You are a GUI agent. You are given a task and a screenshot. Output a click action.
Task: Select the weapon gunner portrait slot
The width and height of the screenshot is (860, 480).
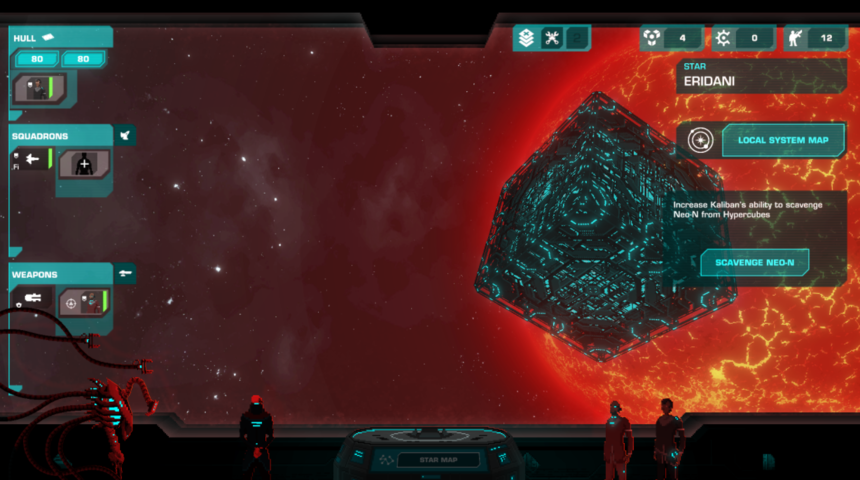80,301
